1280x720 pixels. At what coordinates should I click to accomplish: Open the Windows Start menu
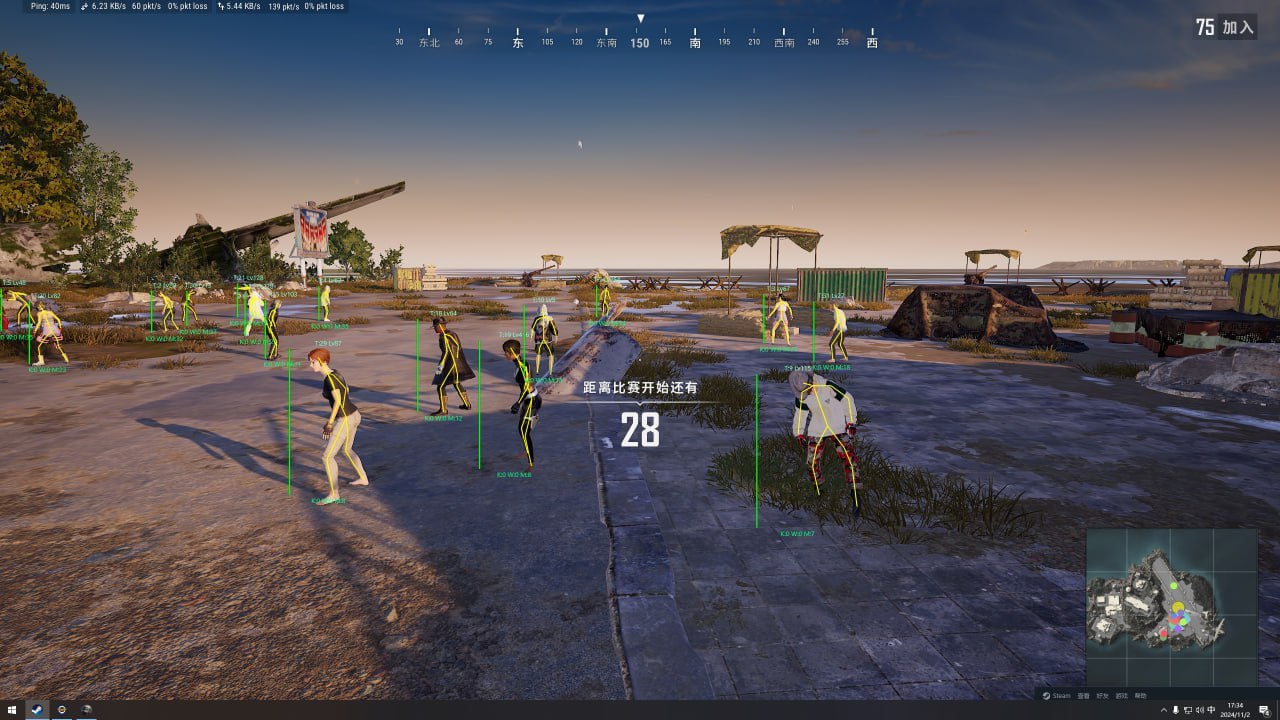coord(11,710)
